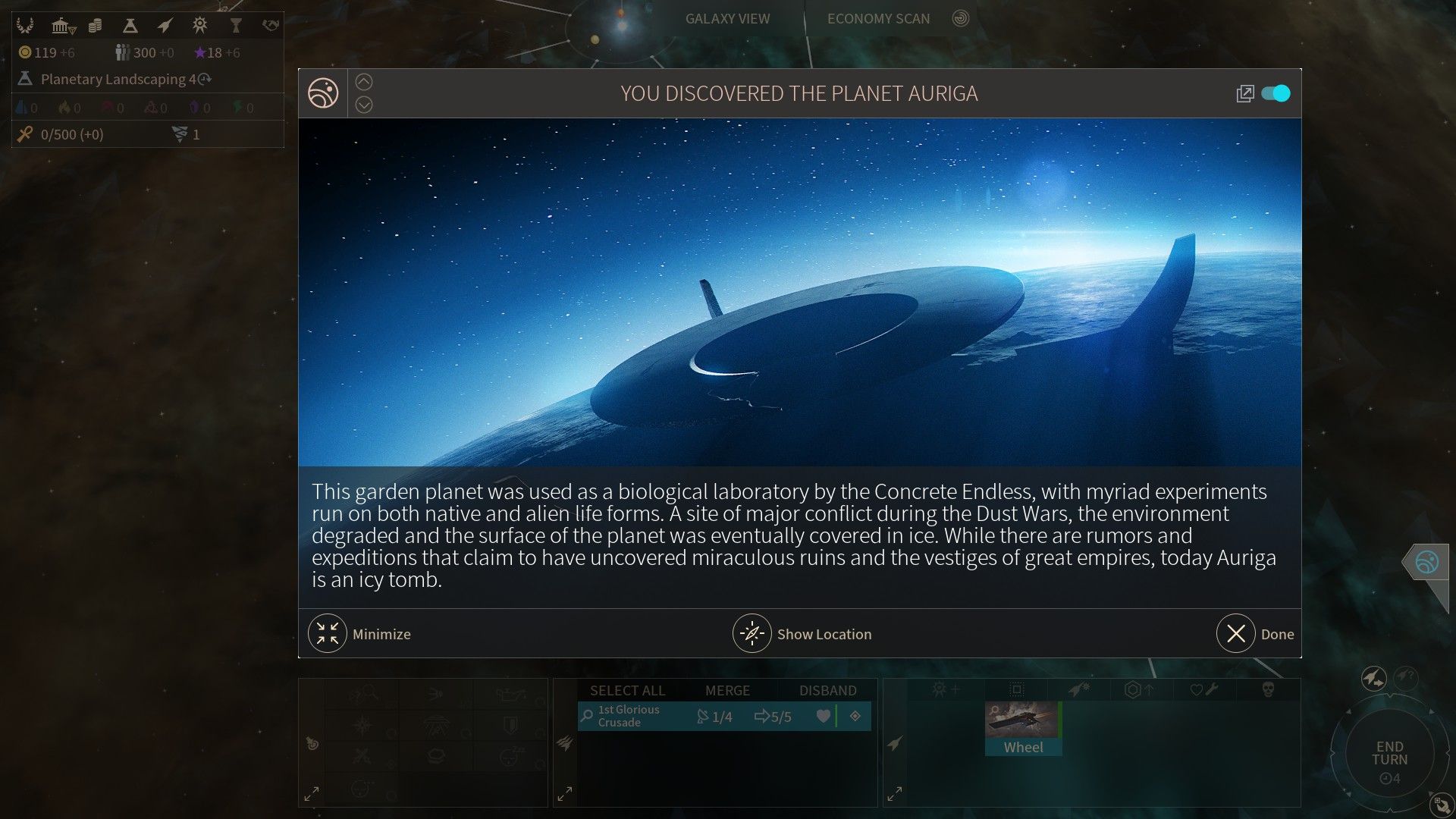1456x819 pixels.
Task: Favorite the 1st Glorious Crusade fleet heart
Action: click(824, 716)
